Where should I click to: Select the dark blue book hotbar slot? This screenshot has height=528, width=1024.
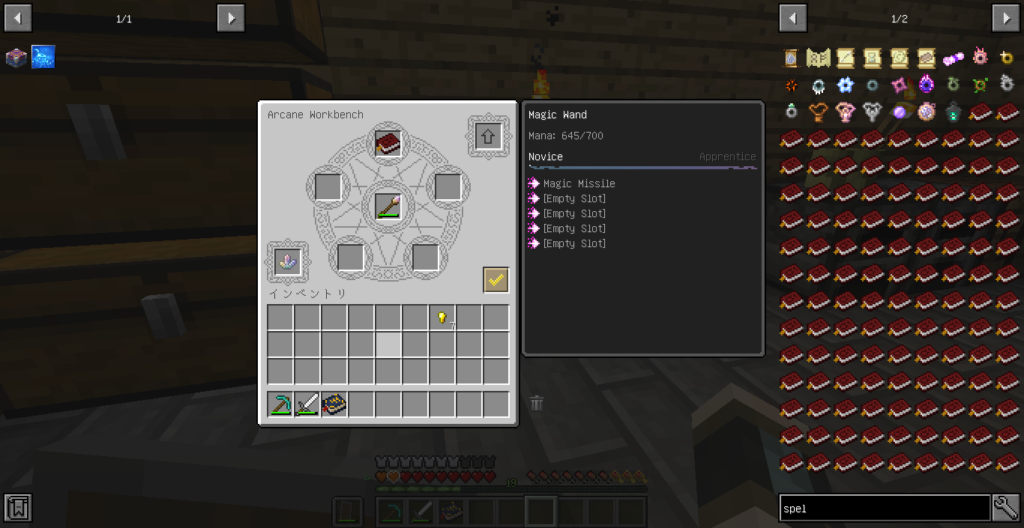(334, 404)
